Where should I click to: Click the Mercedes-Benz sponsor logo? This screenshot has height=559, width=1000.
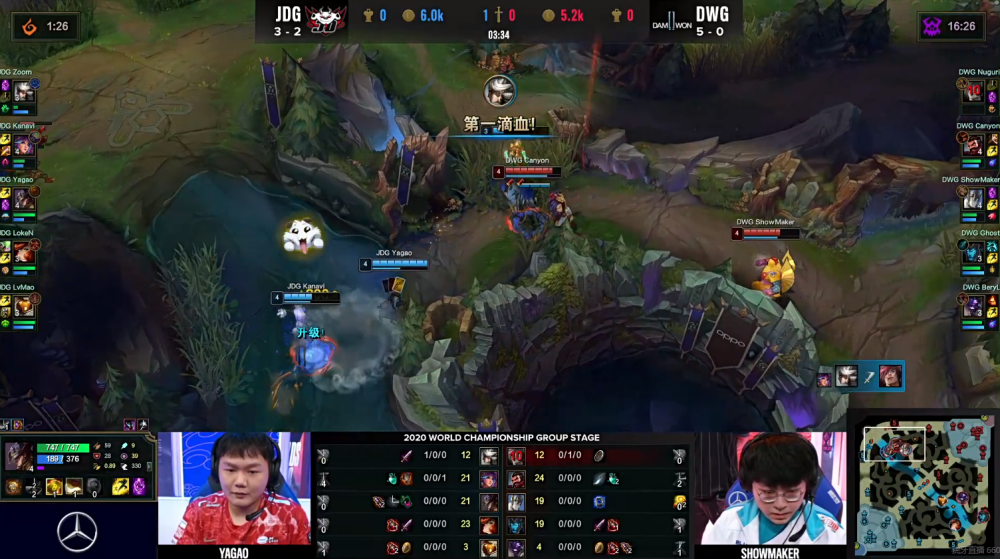[78, 531]
